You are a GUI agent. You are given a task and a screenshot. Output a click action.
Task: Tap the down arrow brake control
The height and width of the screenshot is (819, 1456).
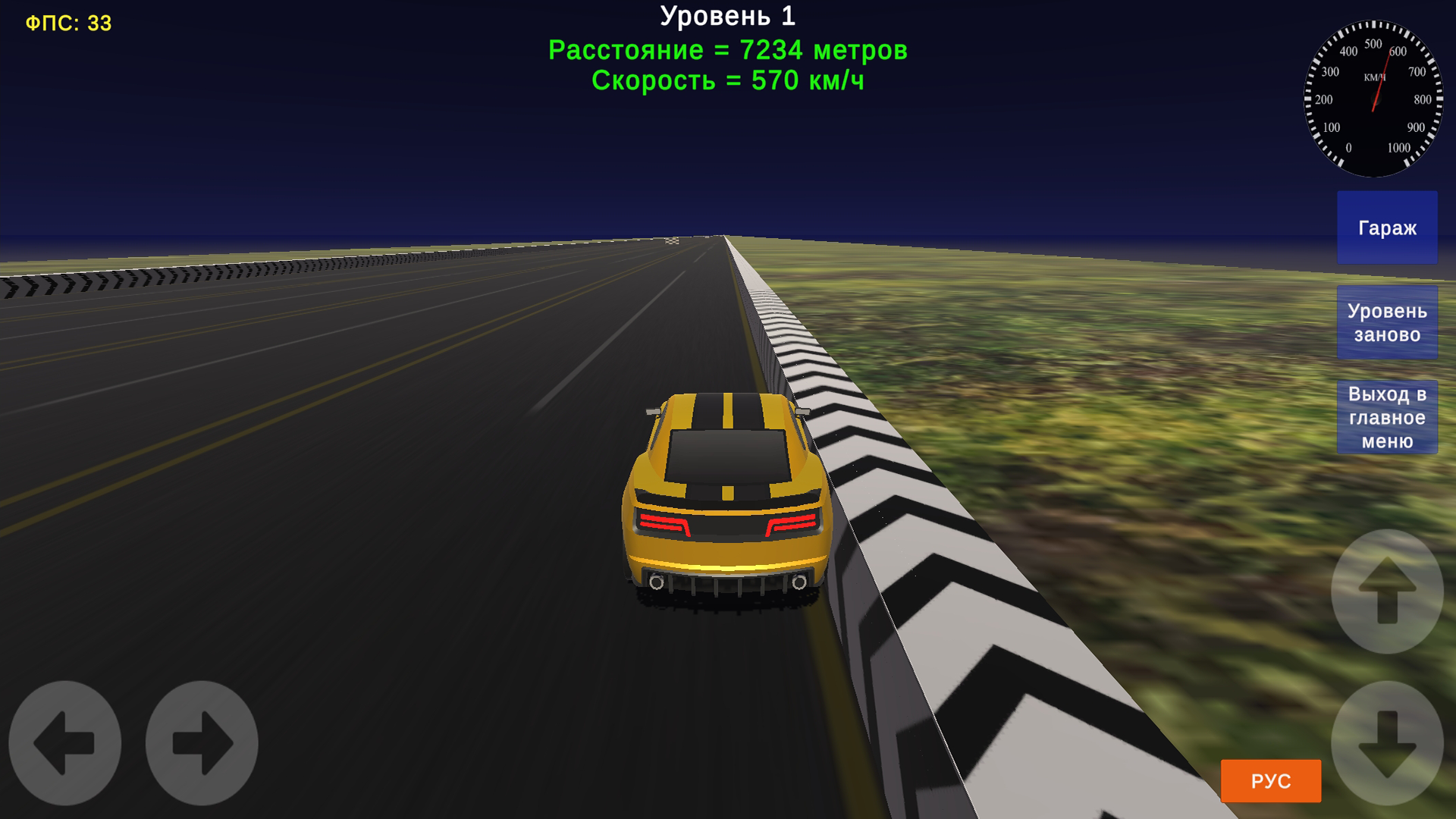point(1388,743)
